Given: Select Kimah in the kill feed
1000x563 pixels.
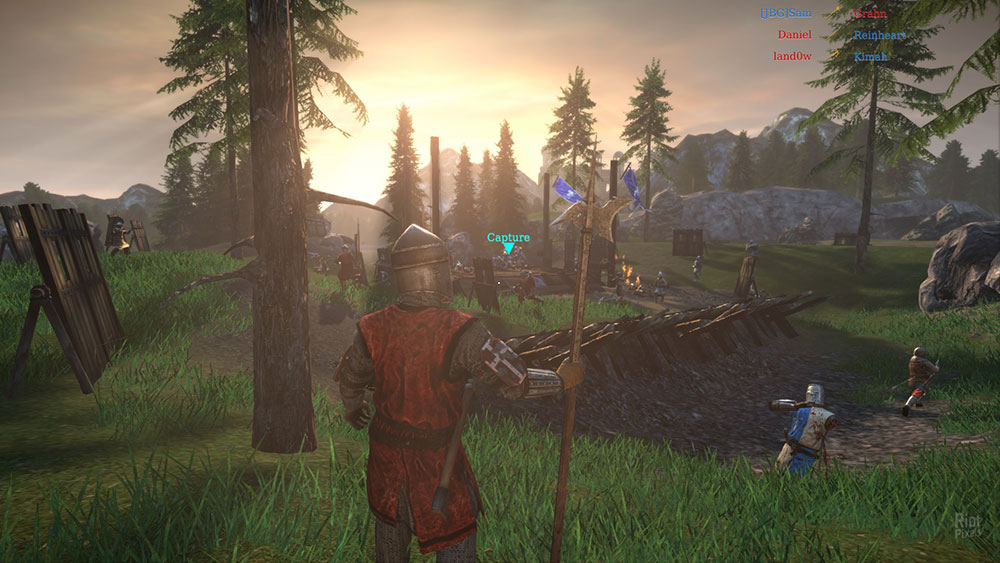Looking at the screenshot, I should pyautogui.click(x=870, y=56).
